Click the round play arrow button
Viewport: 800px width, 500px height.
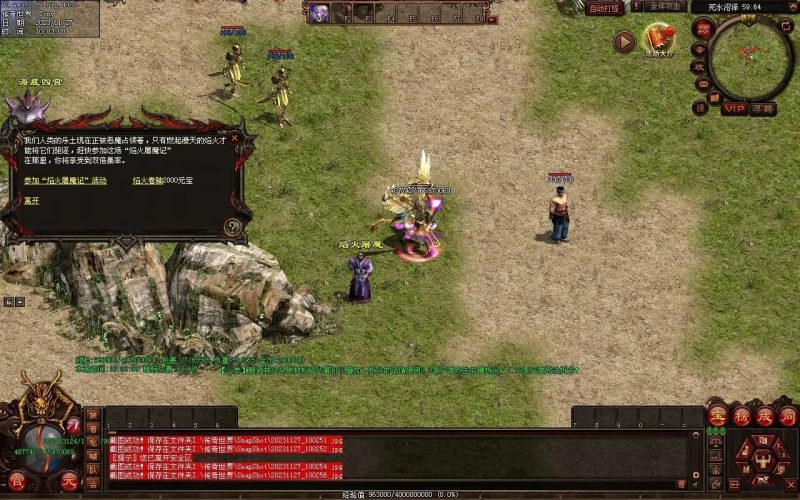(x=625, y=42)
